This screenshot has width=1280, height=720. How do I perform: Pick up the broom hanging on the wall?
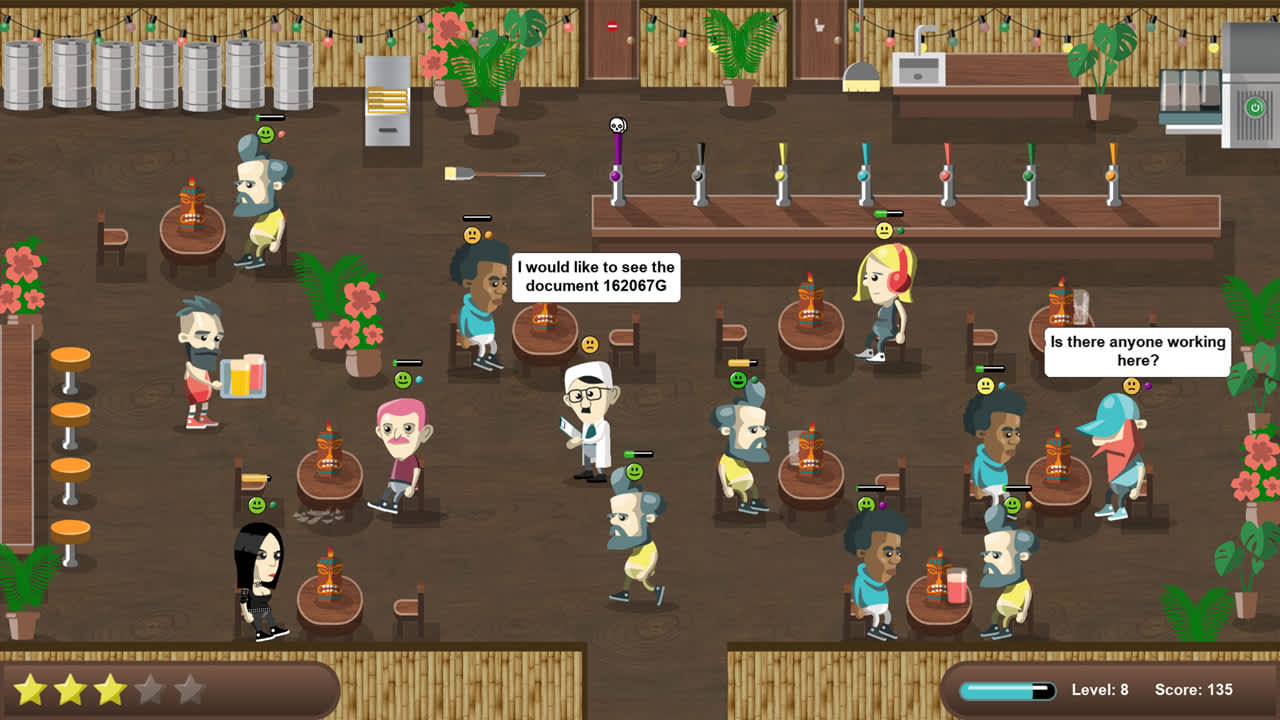[490, 172]
